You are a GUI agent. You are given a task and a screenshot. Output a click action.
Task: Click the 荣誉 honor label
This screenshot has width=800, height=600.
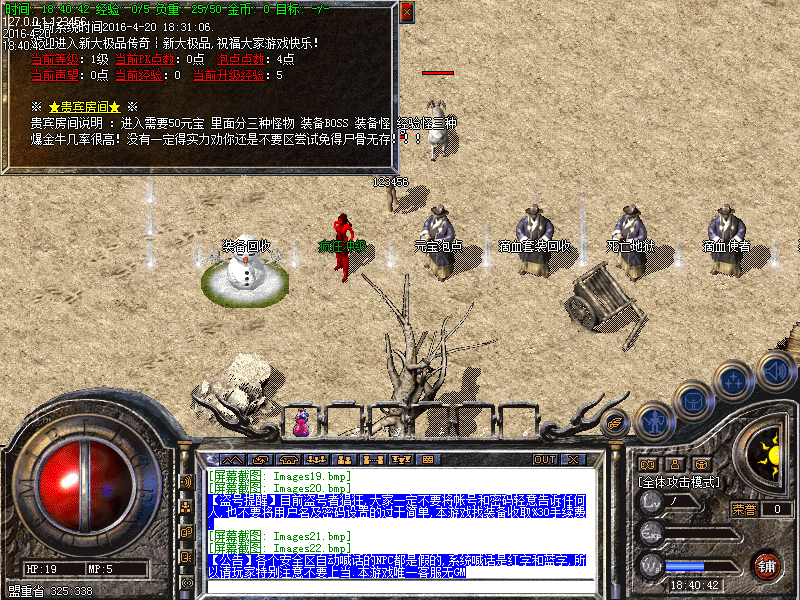click(745, 509)
